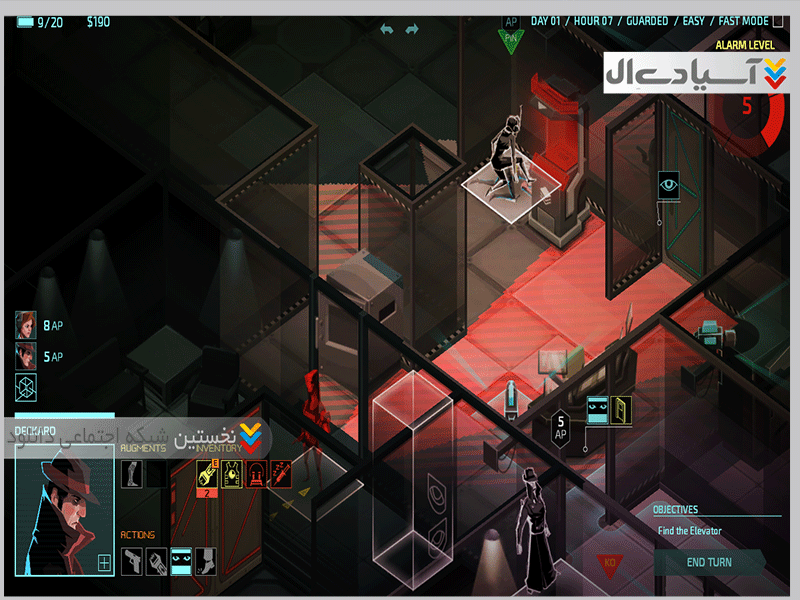
Task: Click the floating peek eyes icon beside the door
Action: pos(597,408)
